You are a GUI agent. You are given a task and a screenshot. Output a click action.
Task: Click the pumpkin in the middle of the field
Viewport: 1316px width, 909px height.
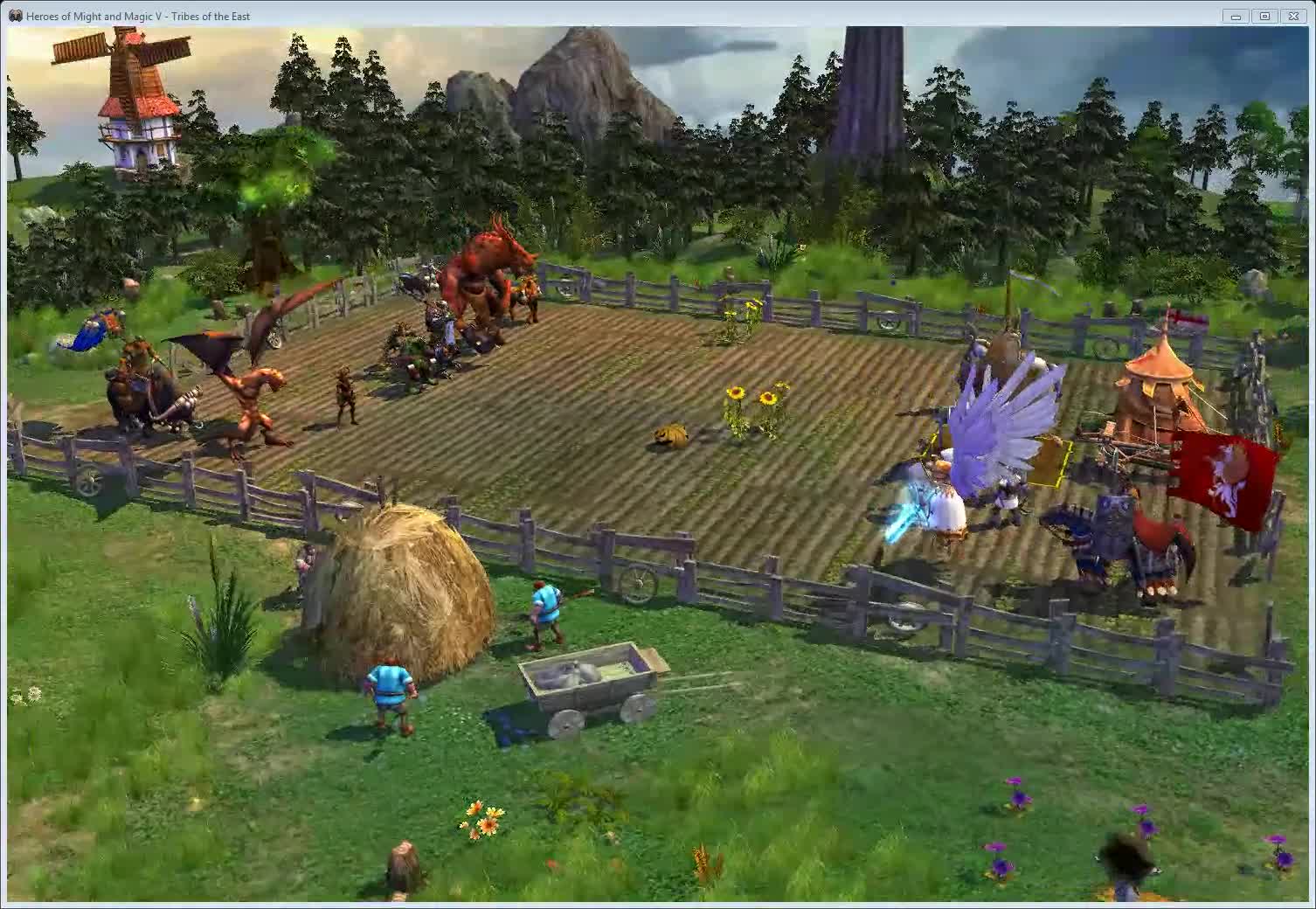[x=668, y=433]
